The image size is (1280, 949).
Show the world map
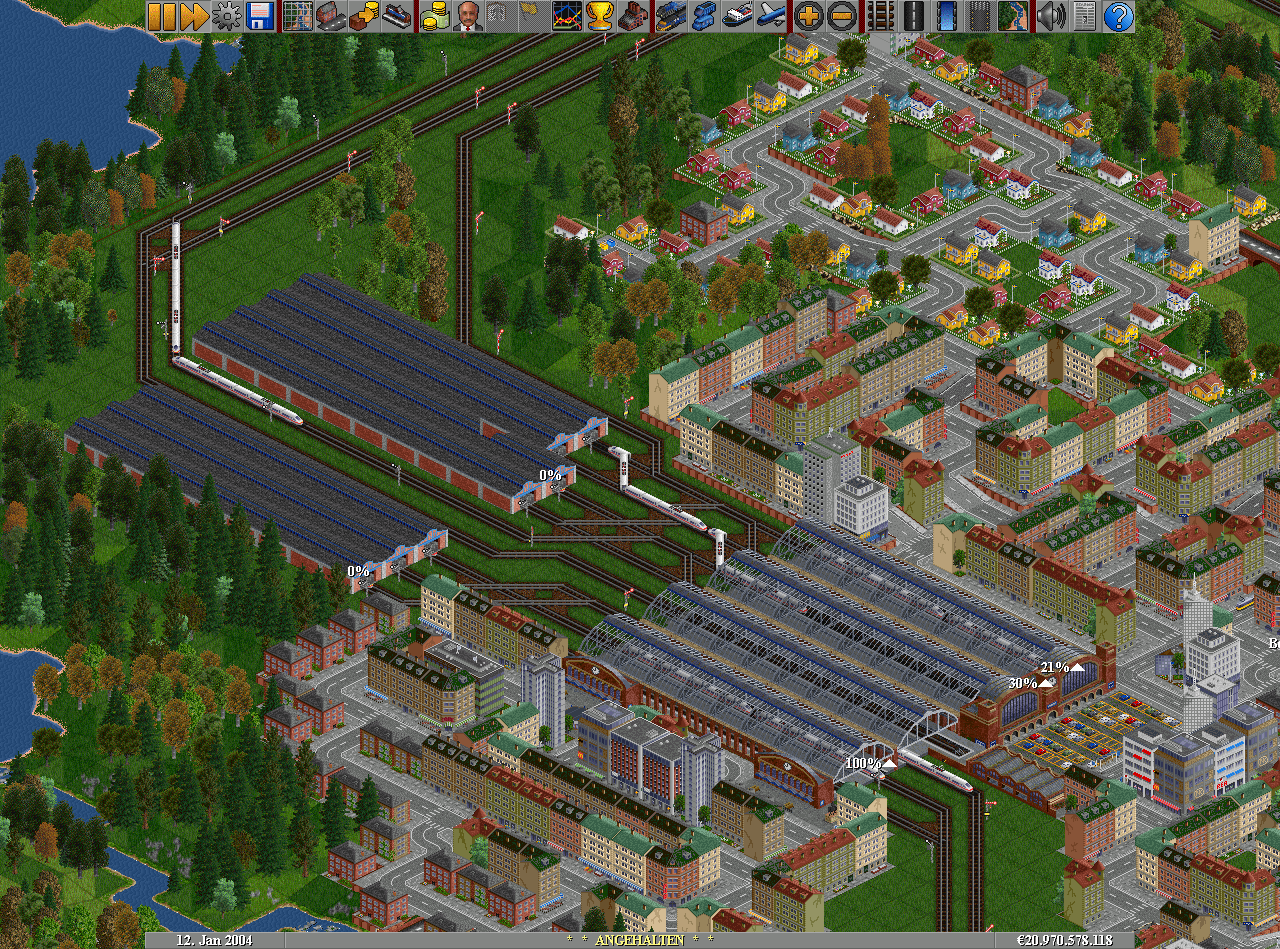[298, 15]
